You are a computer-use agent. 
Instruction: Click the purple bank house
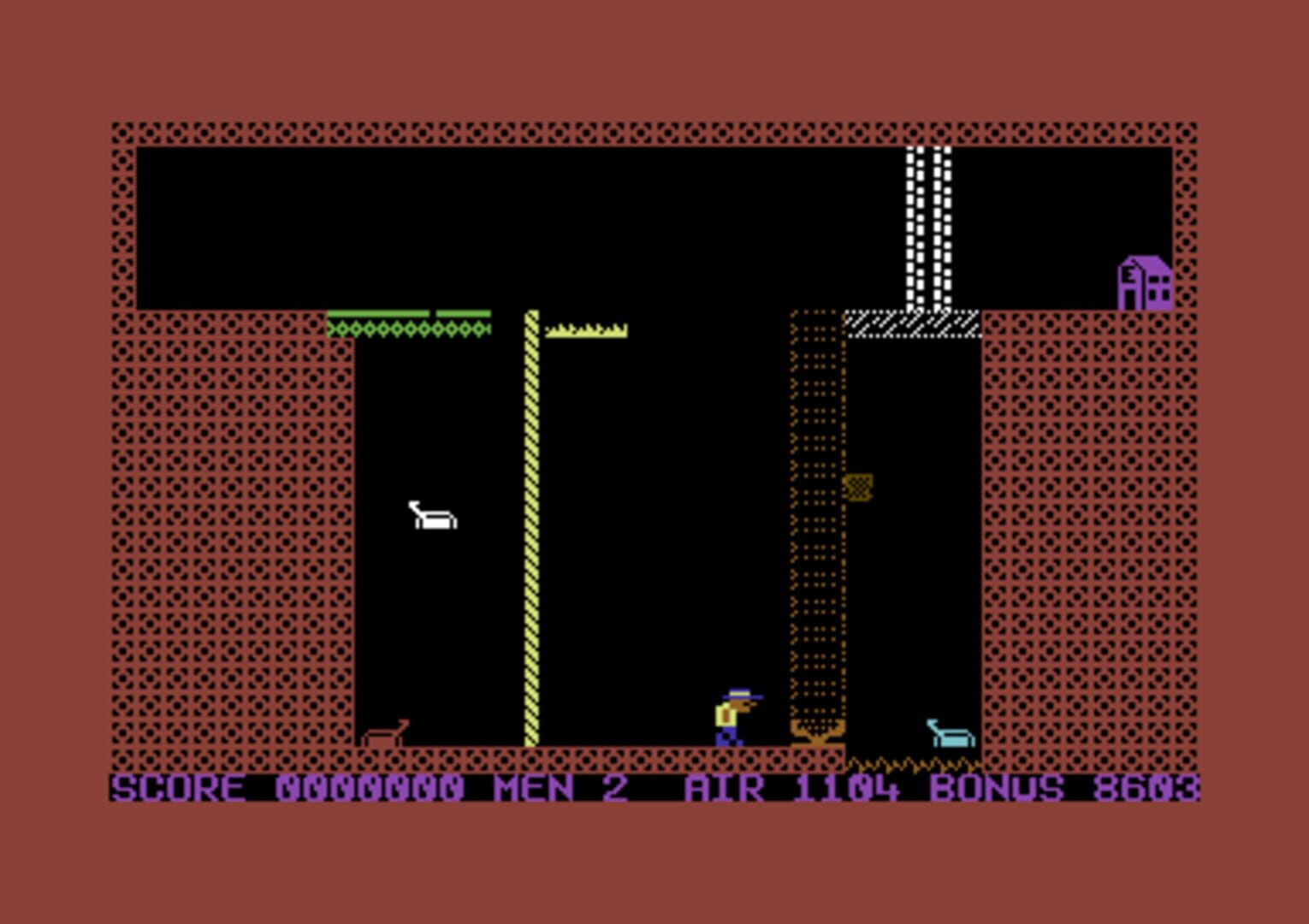click(1146, 281)
